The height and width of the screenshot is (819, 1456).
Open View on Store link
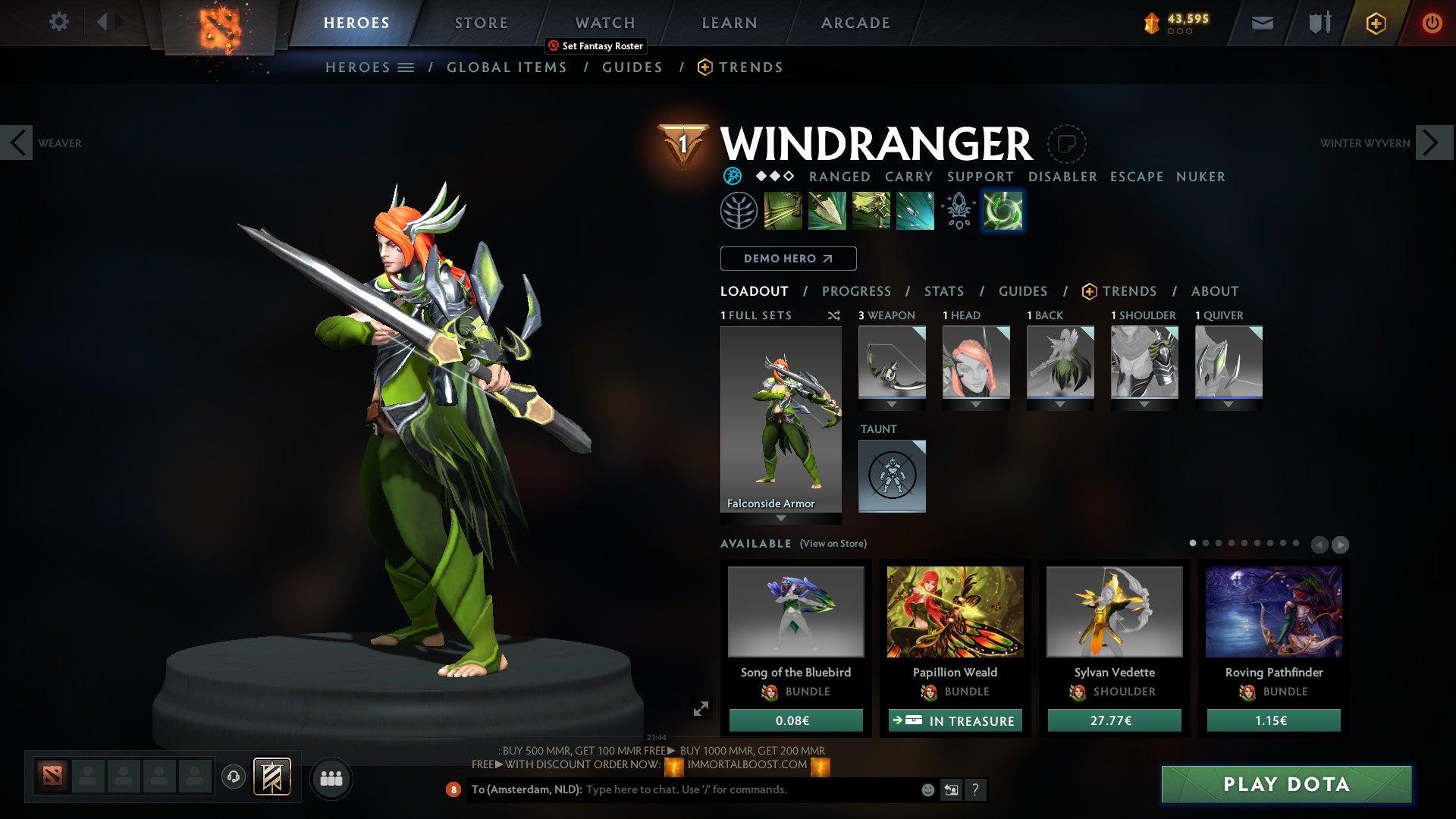pyautogui.click(x=834, y=544)
